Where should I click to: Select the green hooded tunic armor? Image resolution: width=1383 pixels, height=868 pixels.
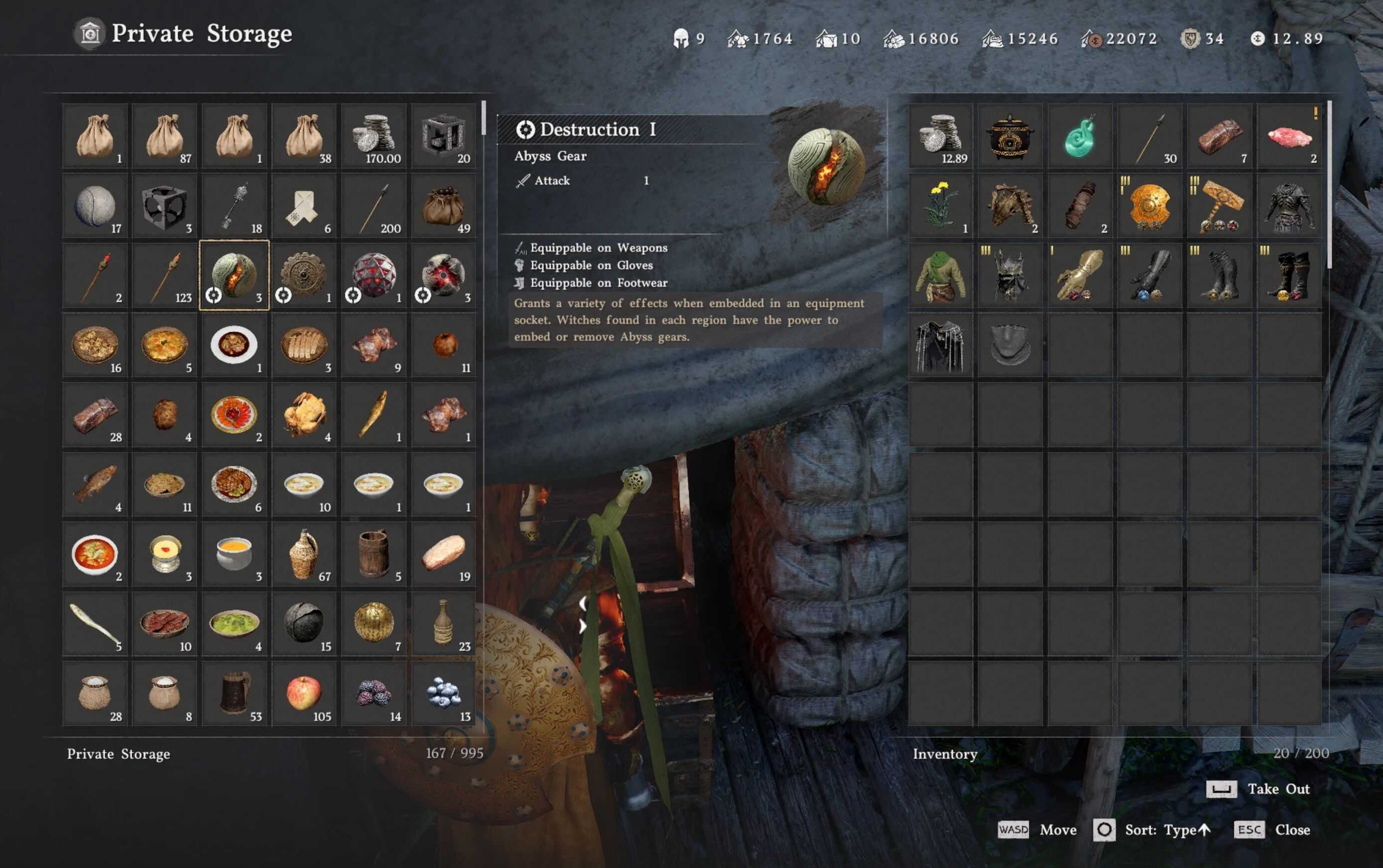coord(940,276)
